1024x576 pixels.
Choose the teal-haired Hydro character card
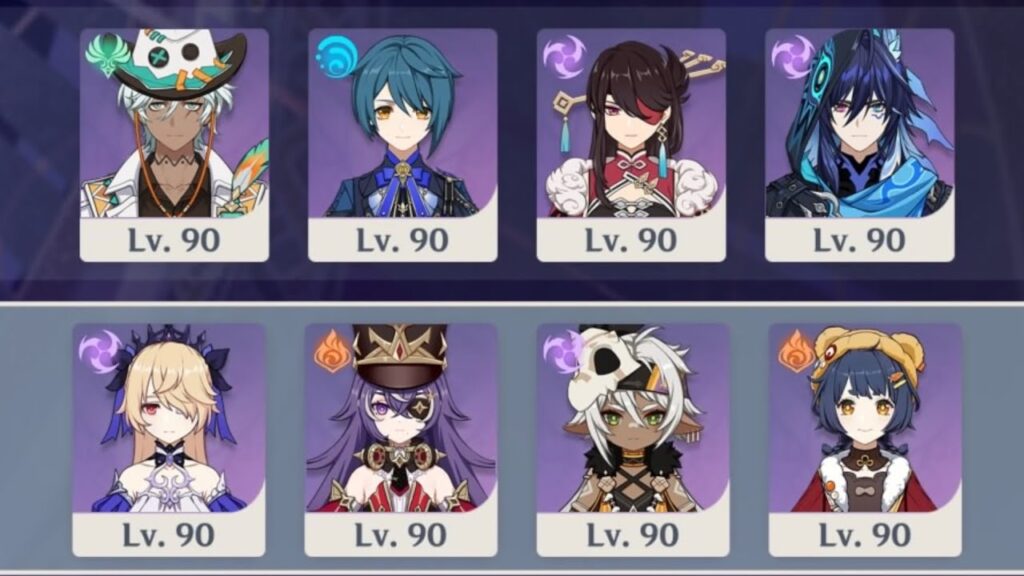[x=402, y=144]
